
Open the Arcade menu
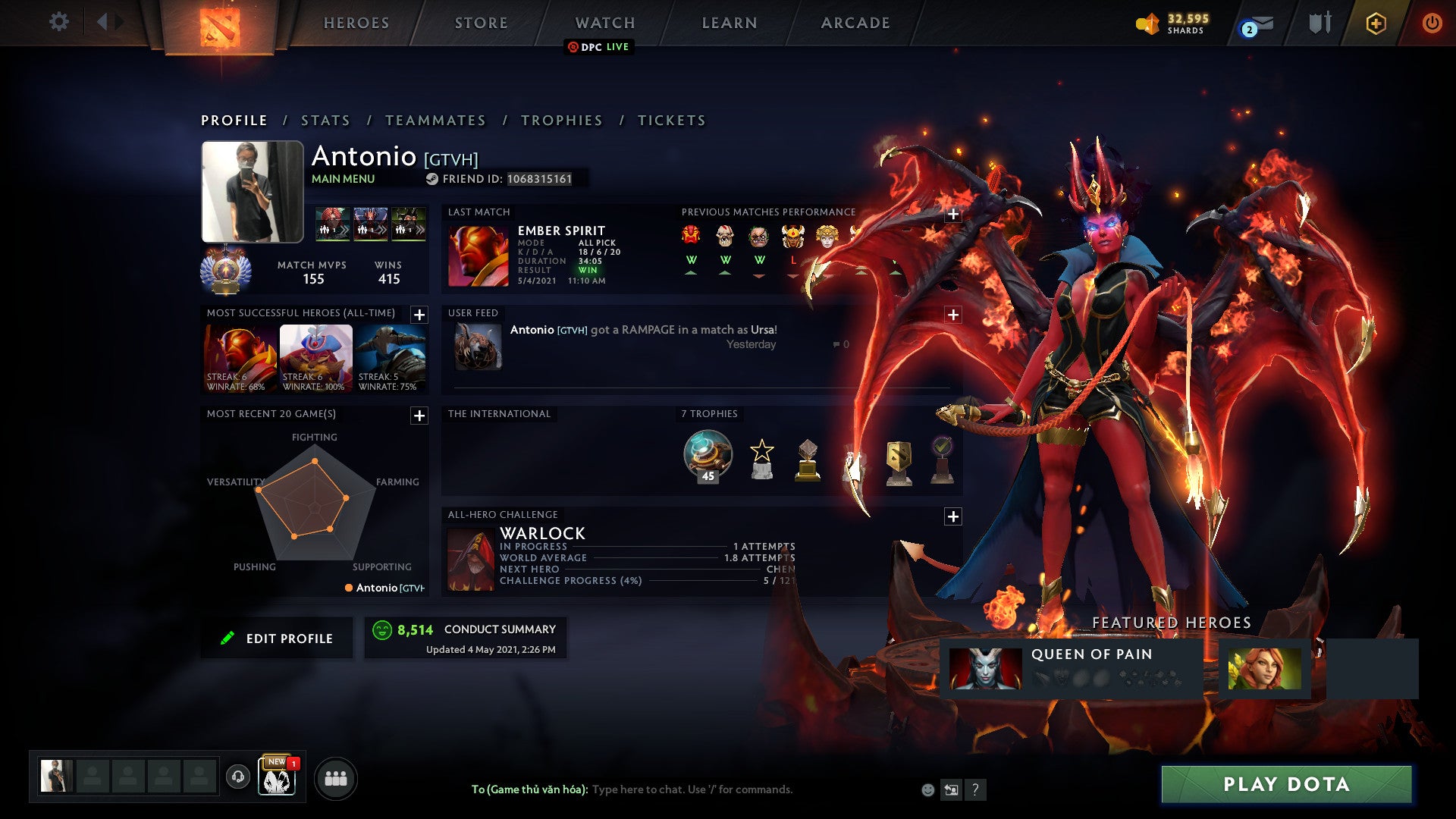[855, 23]
